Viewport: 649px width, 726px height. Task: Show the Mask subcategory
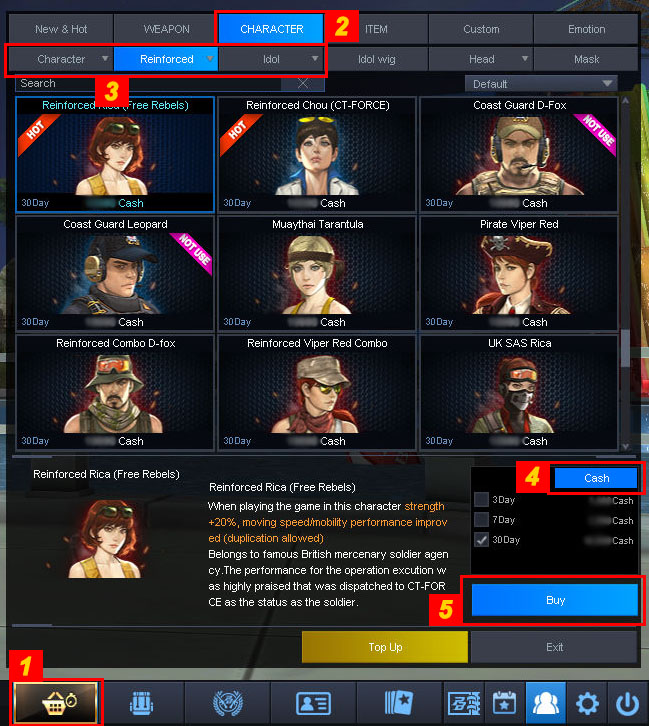[586, 59]
